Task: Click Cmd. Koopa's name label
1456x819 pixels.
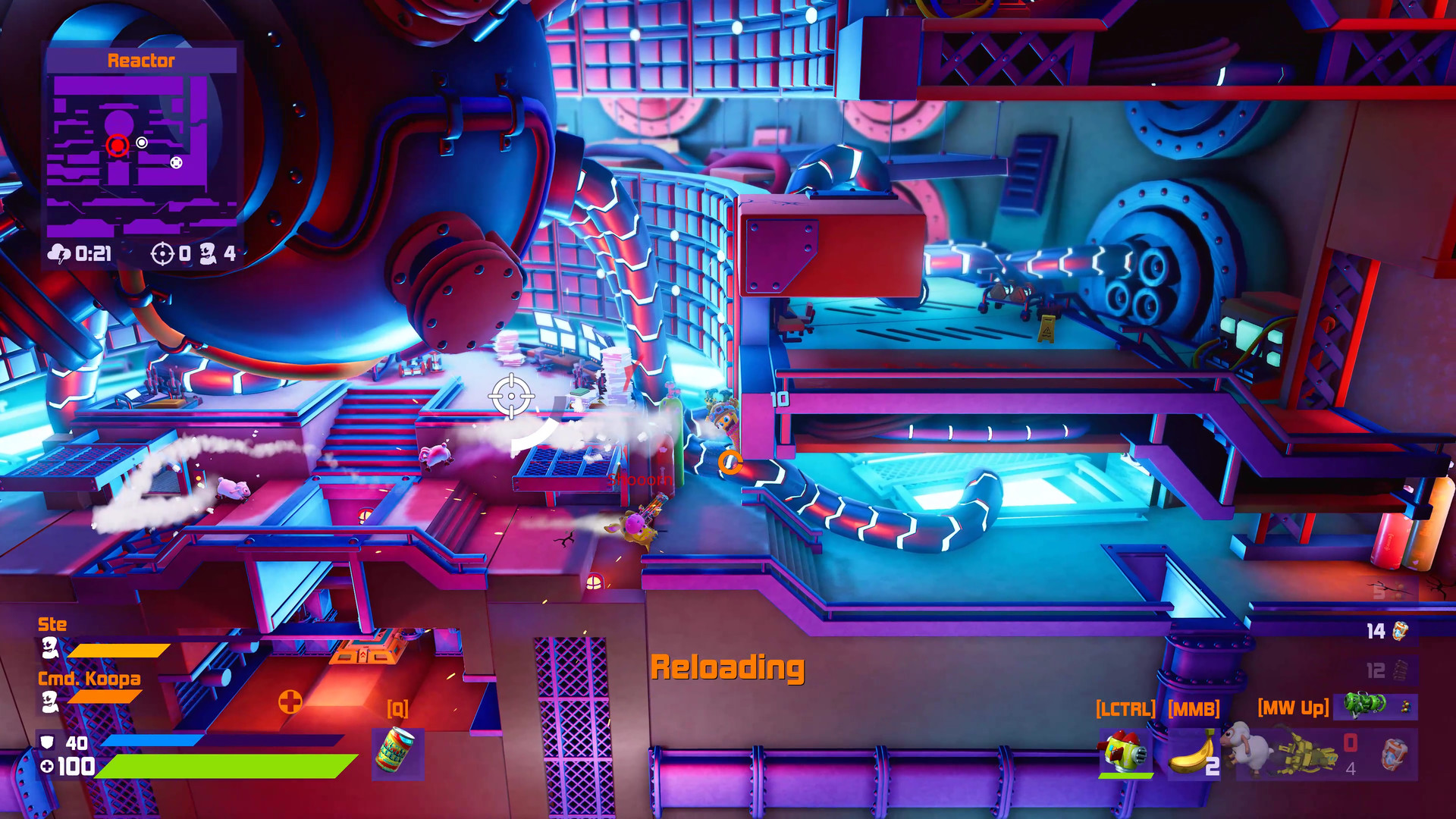Action: point(89,679)
